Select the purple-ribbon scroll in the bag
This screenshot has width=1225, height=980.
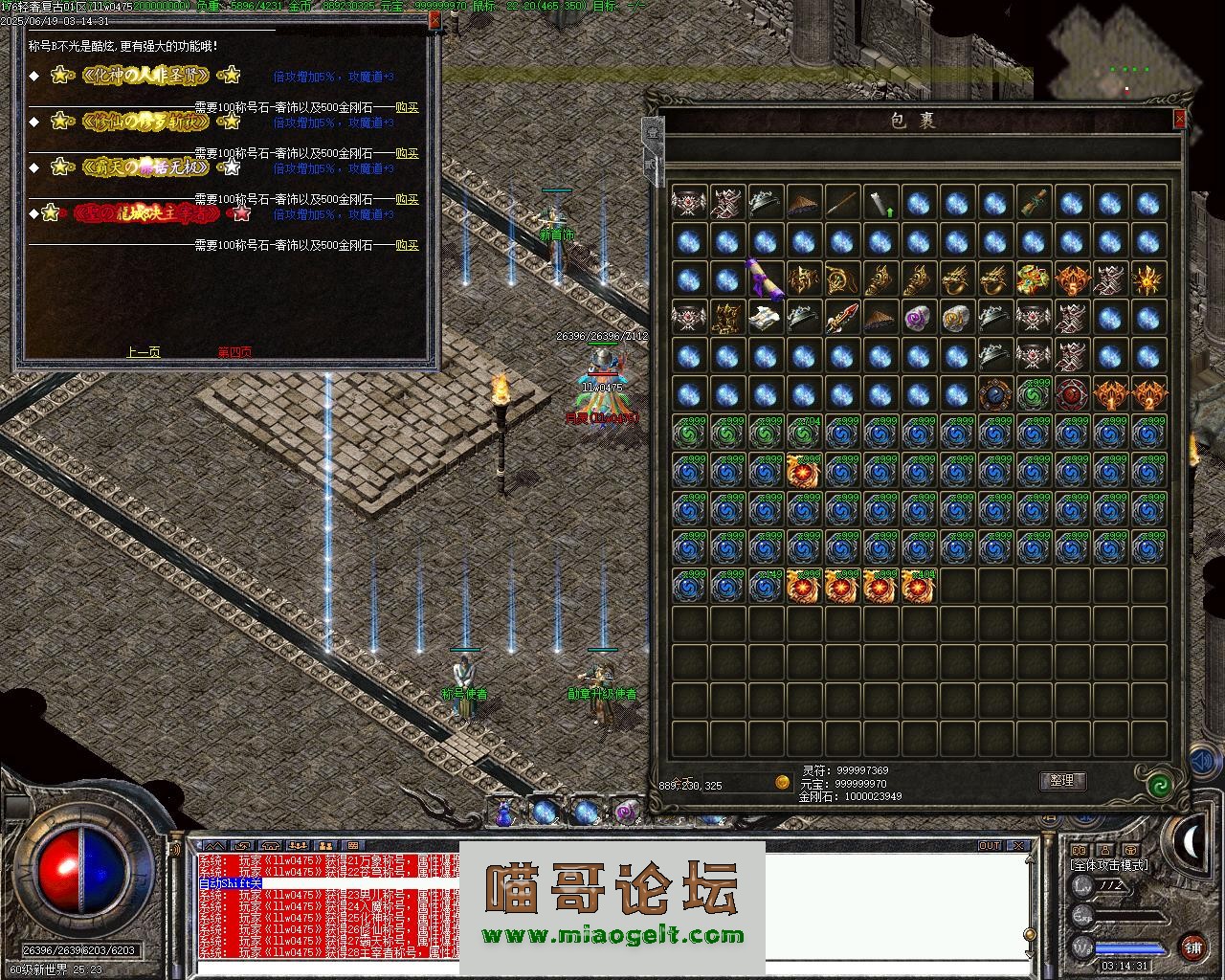pyautogui.click(x=765, y=279)
